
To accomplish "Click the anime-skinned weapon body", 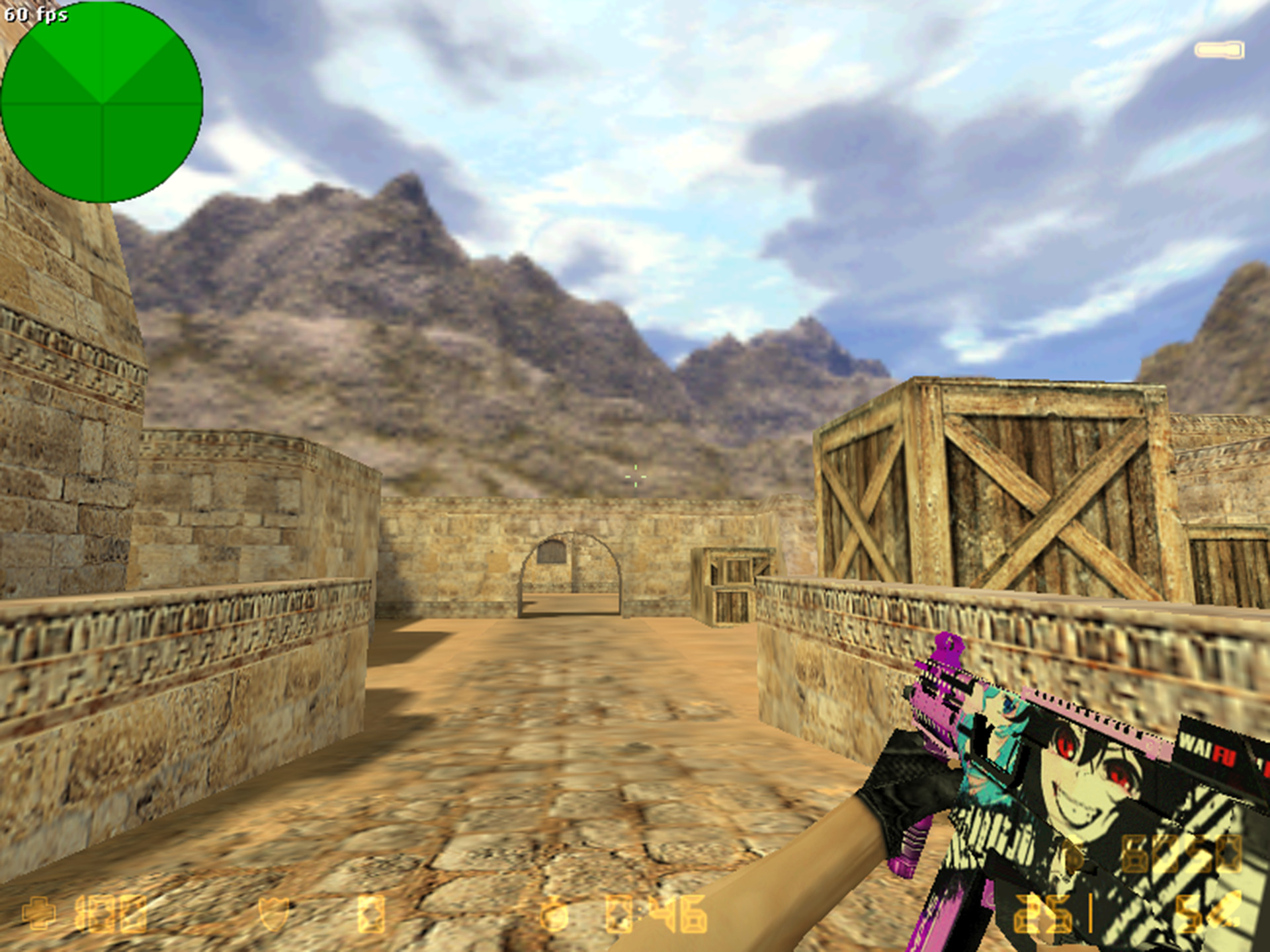I will tap(1072, 793).
